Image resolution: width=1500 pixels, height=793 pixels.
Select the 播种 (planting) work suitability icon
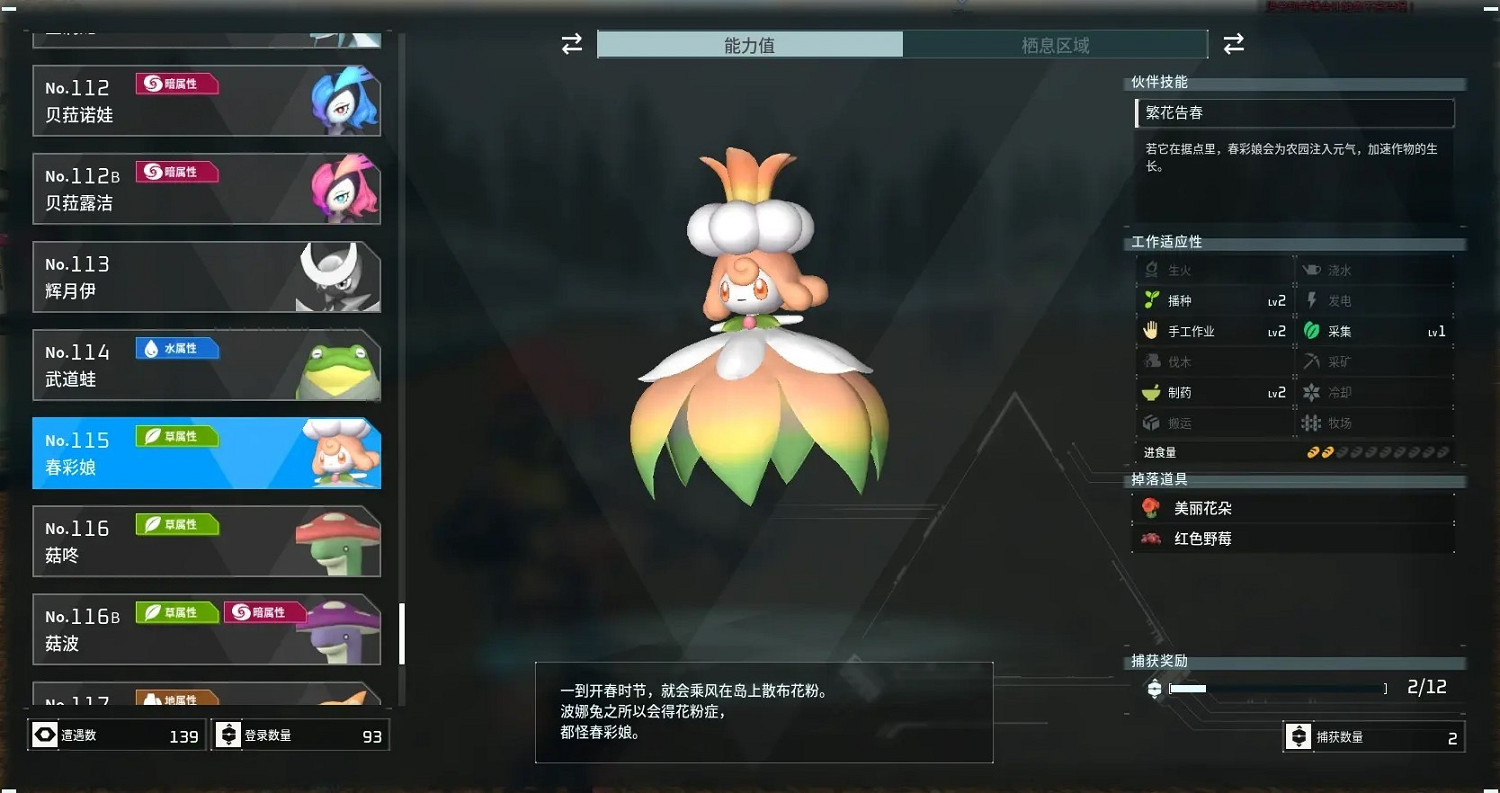coord(1152,299)
